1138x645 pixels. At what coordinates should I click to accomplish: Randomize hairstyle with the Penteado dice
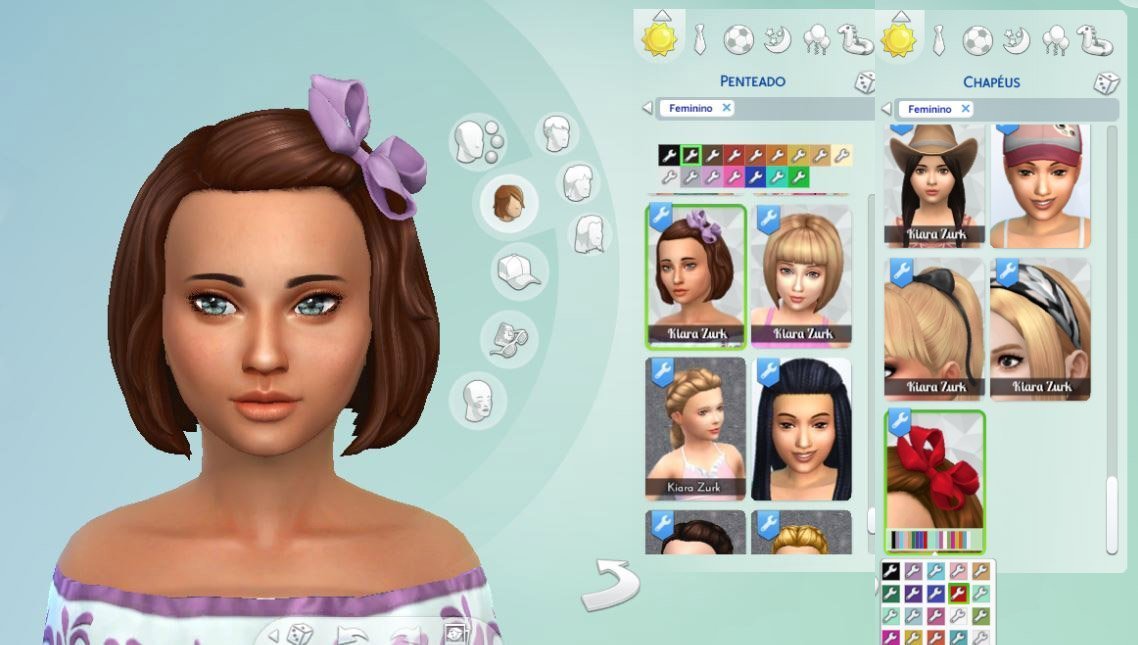click(864, 83)
